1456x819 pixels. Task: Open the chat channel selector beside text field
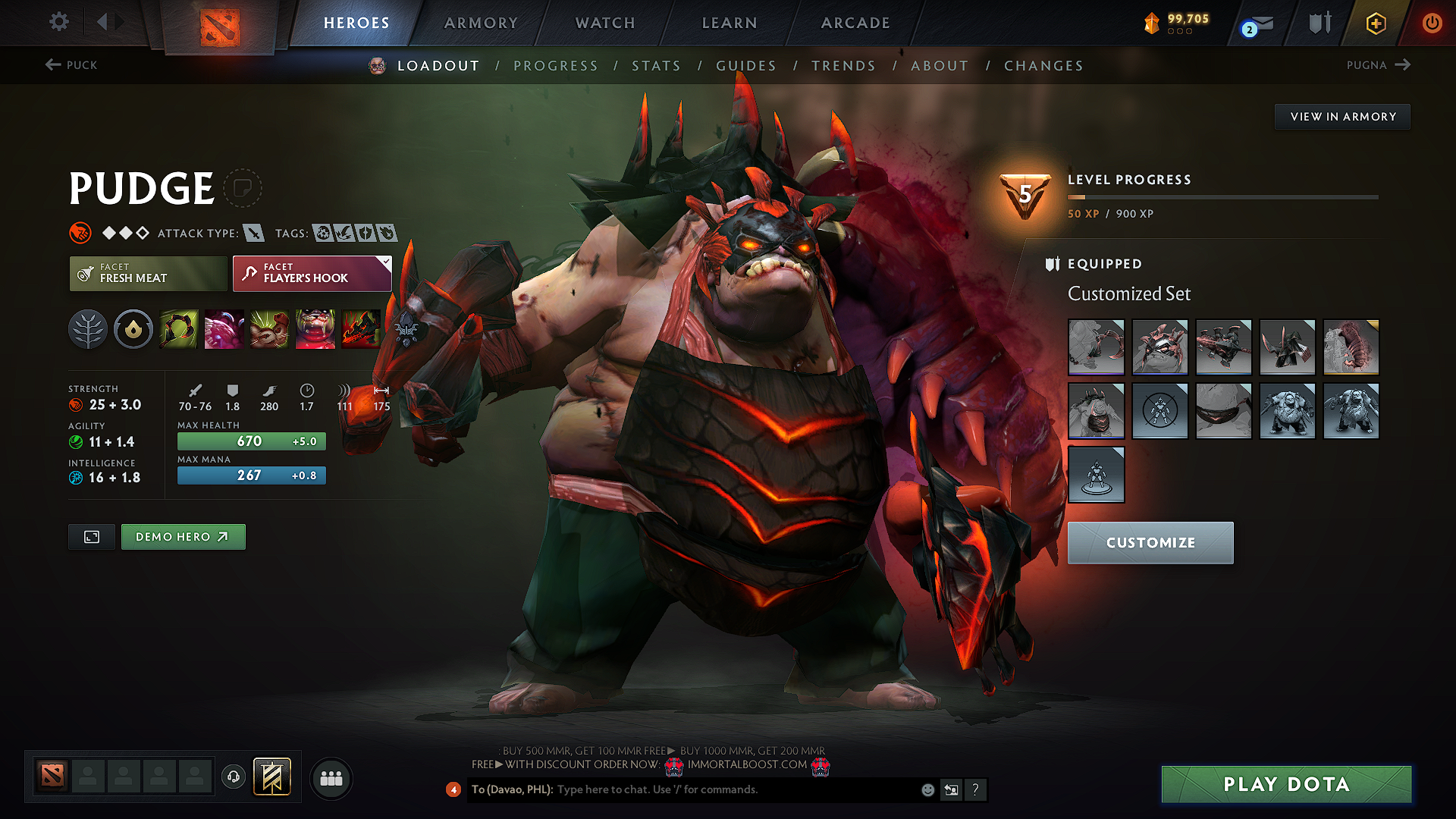[951, 789]
